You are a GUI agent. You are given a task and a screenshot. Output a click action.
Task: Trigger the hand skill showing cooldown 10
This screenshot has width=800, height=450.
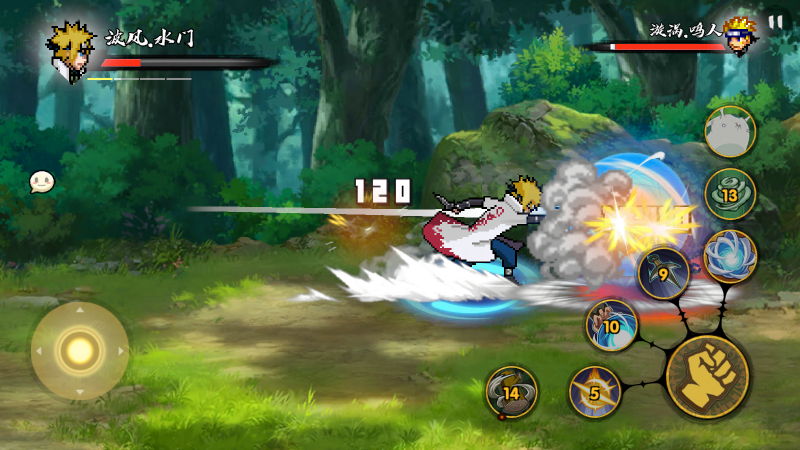[x=611, y=326]
